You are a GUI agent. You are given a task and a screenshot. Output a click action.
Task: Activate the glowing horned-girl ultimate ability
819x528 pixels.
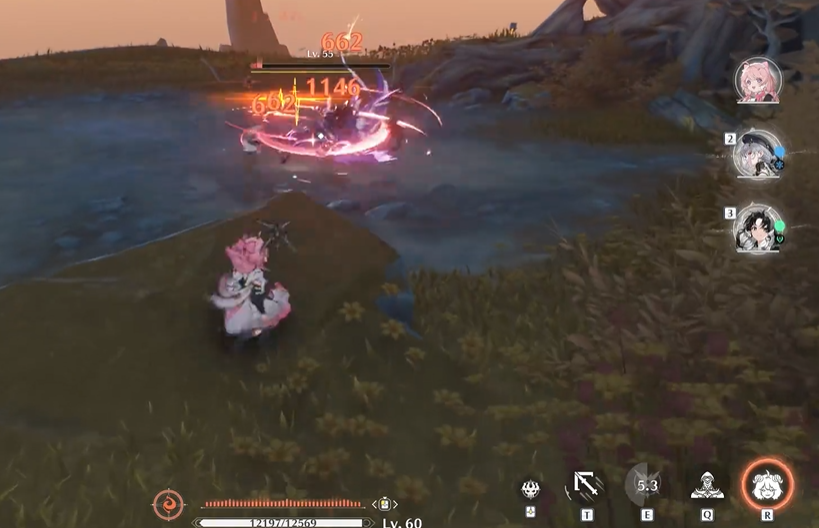(767, 485)
